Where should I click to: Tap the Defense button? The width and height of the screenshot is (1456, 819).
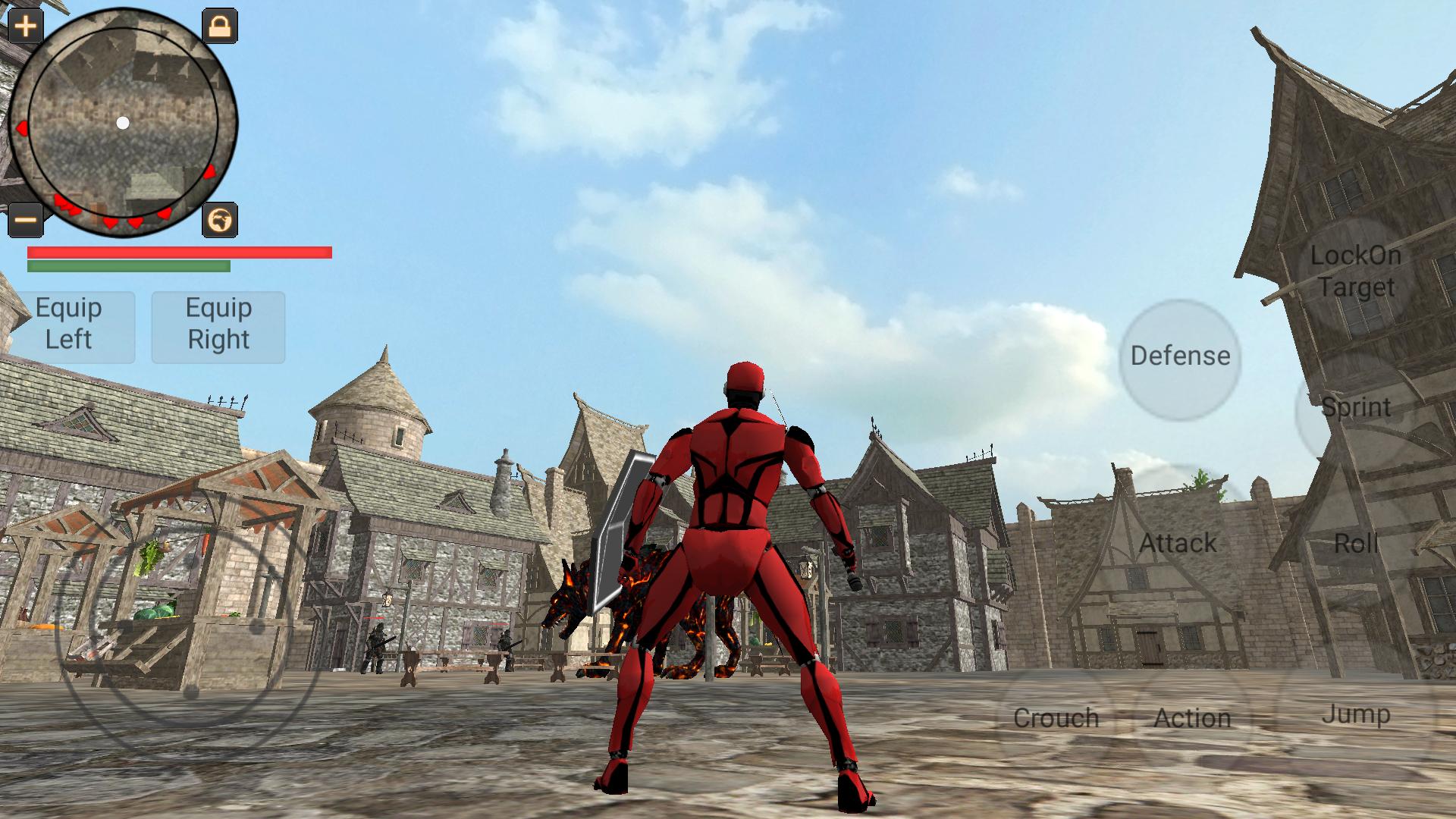[1180, 354]
